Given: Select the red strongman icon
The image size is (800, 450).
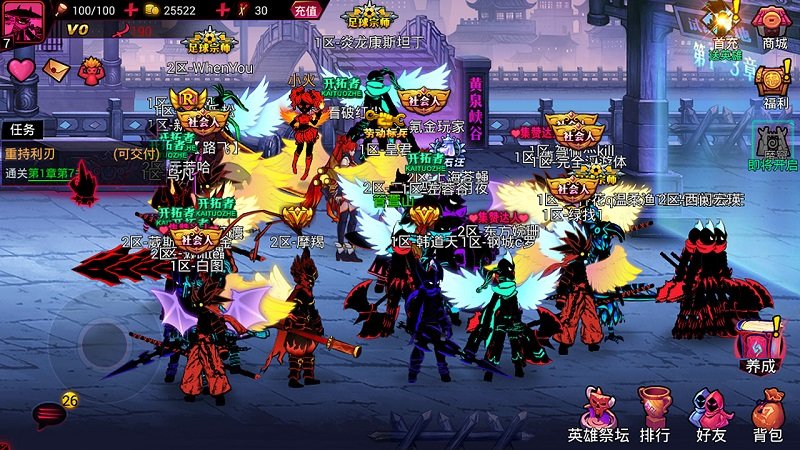Looking at the screenshot, I should [x=92, y=69].
